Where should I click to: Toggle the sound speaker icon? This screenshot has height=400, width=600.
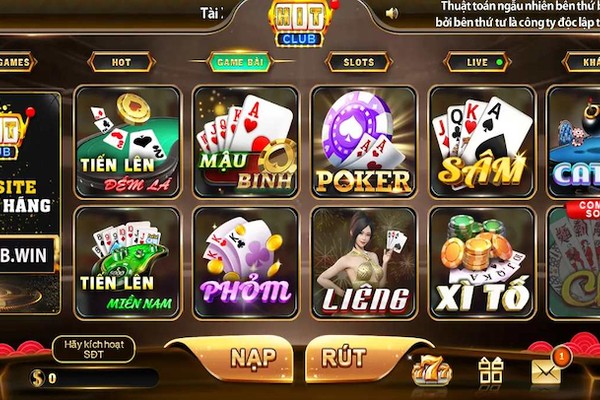click(391, 13)
